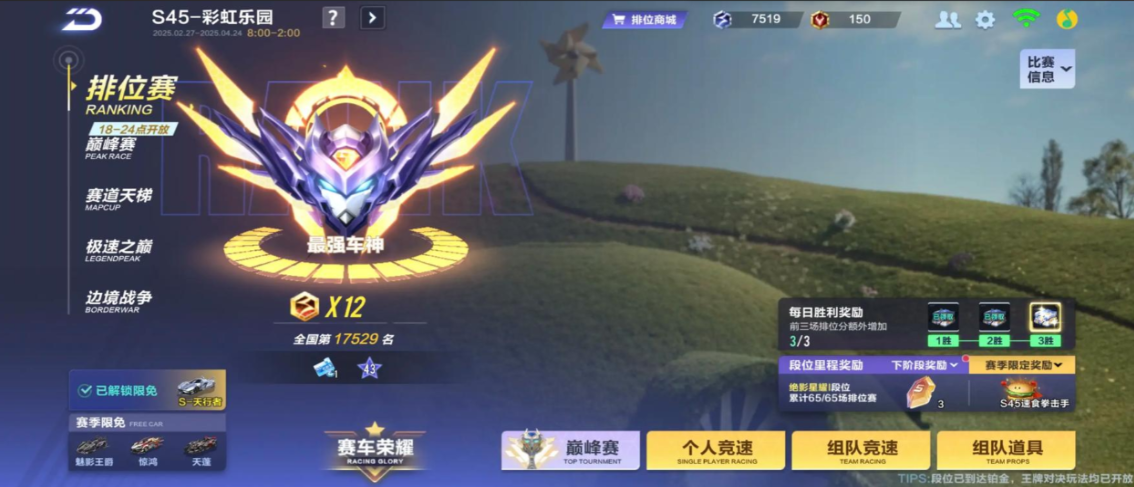Go back using the top-left logo button
This screenshot has width=1134, height=487.
click(81, 18)
